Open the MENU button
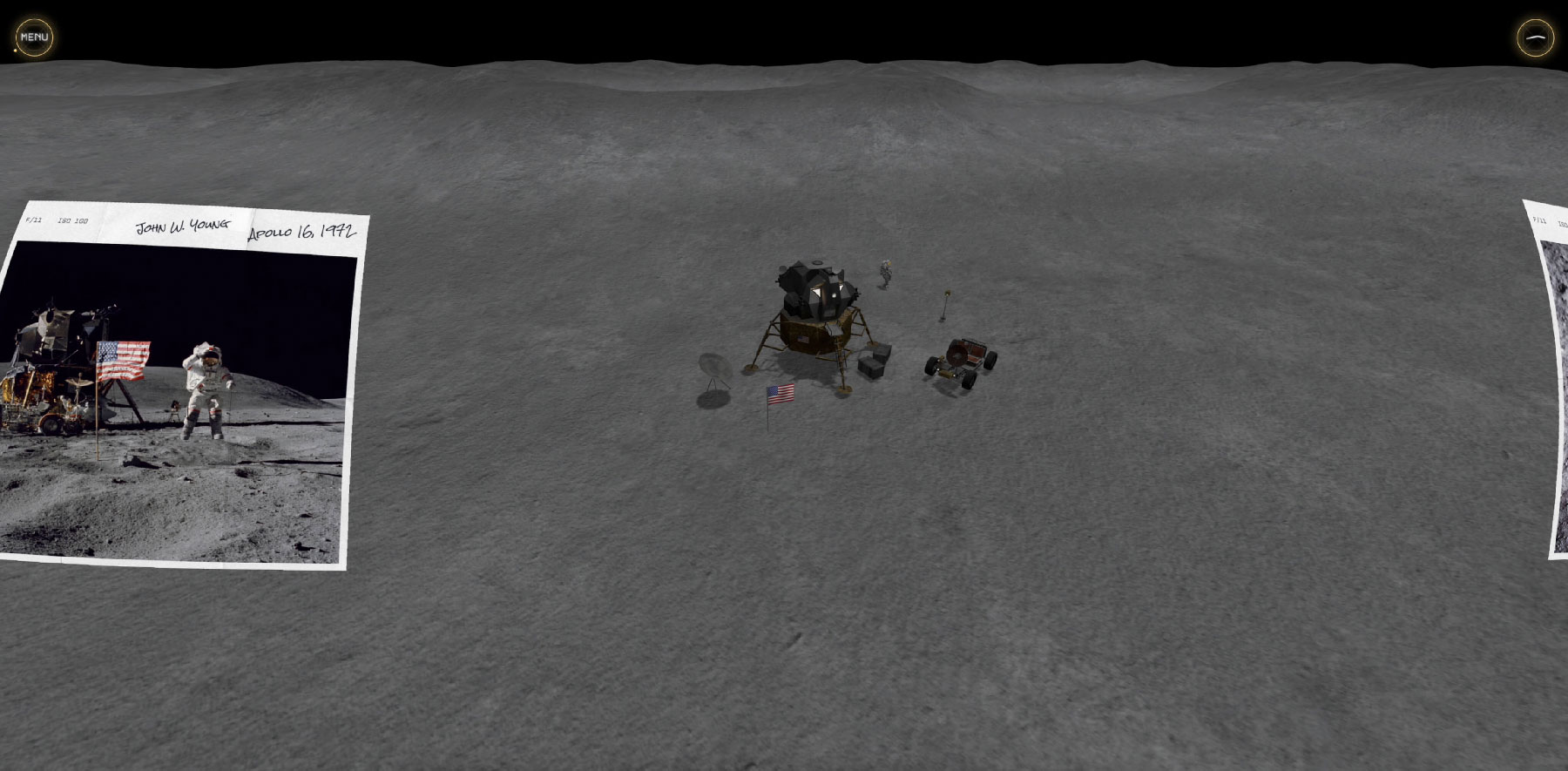Viewport: 1568px width, 771px height. pyautogui.click(x=34, y=37)
